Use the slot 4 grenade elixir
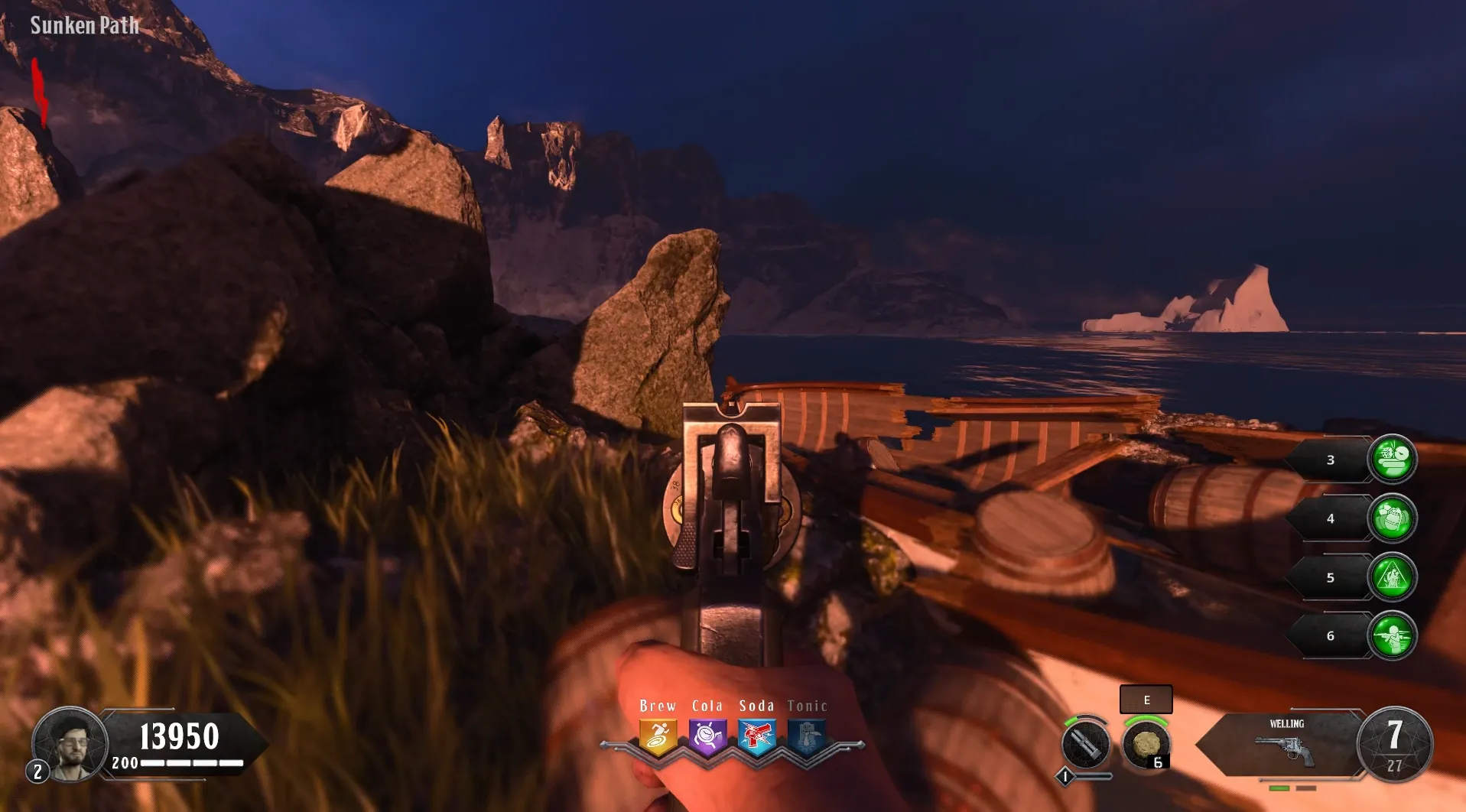This screenshot has width=1466, height=812. (x=1392, y=518)
